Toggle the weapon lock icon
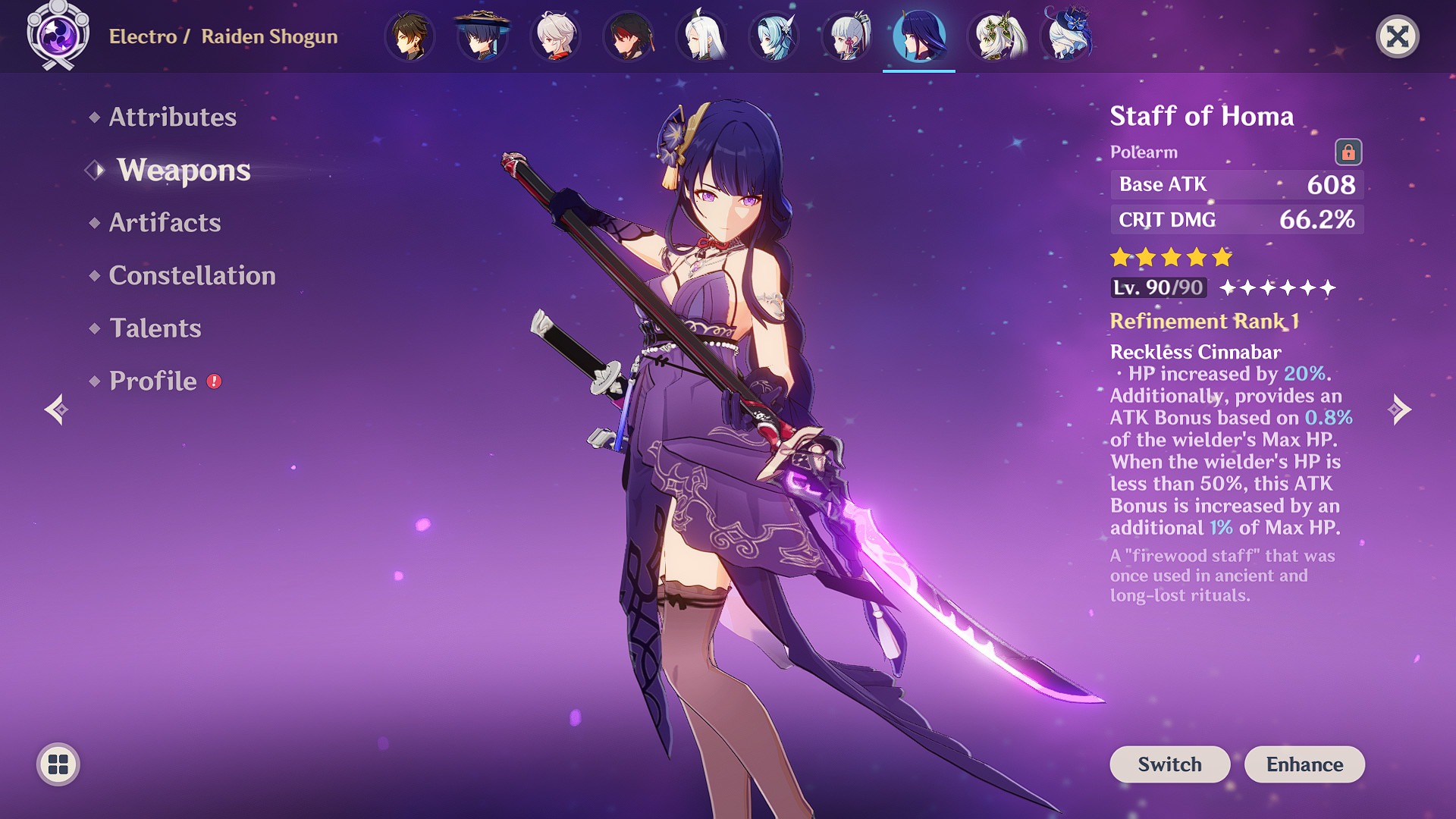The height and width of the screenshot is (819, 1456). (x=1348, y=152)
